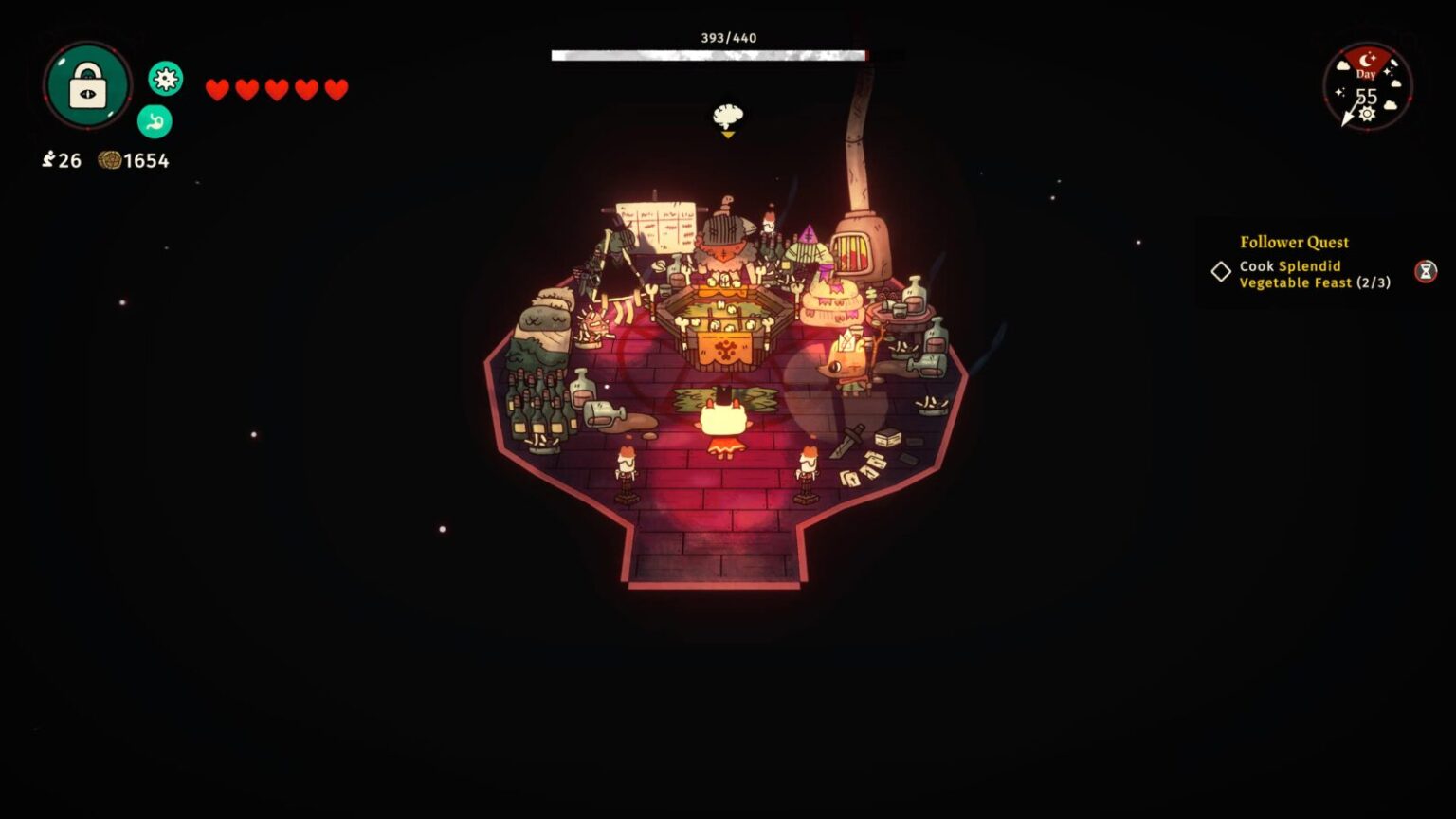Select the teal swirl status icon
The image size is (1456, 819).
point(155,121)
